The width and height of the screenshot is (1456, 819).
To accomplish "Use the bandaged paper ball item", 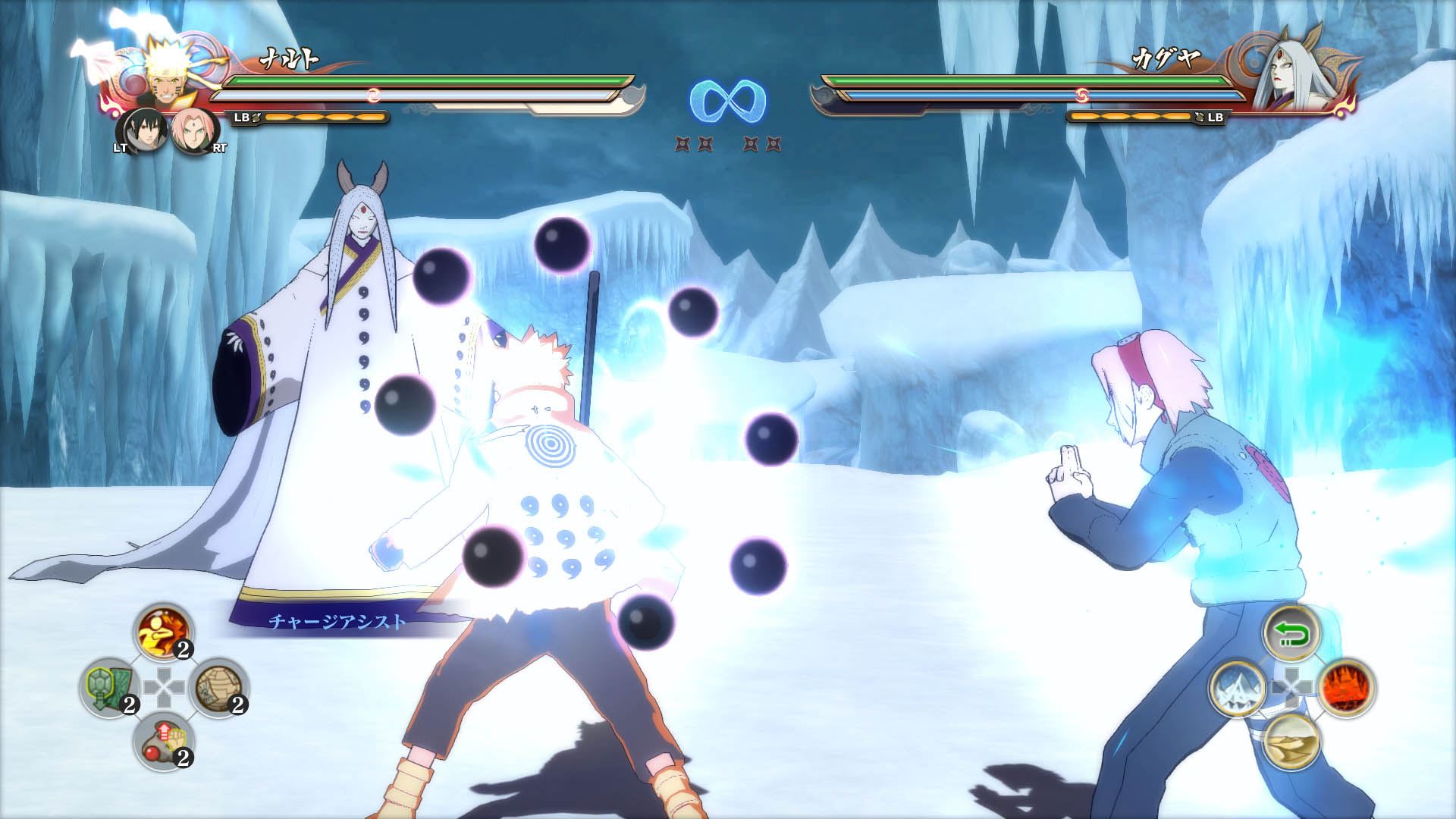I will pos(218,688).
